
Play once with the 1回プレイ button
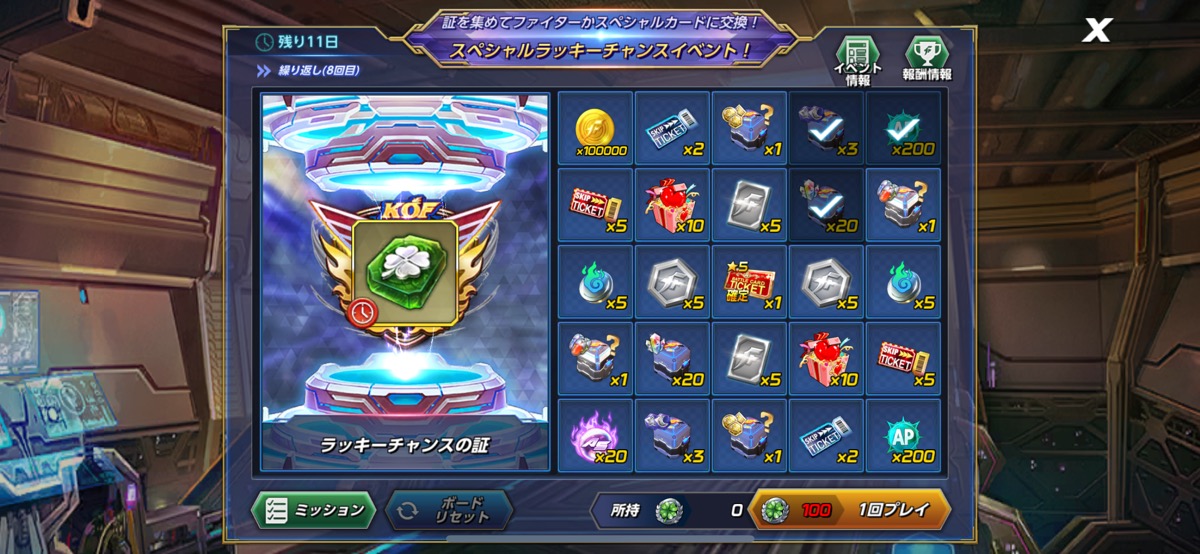point(849,510)
